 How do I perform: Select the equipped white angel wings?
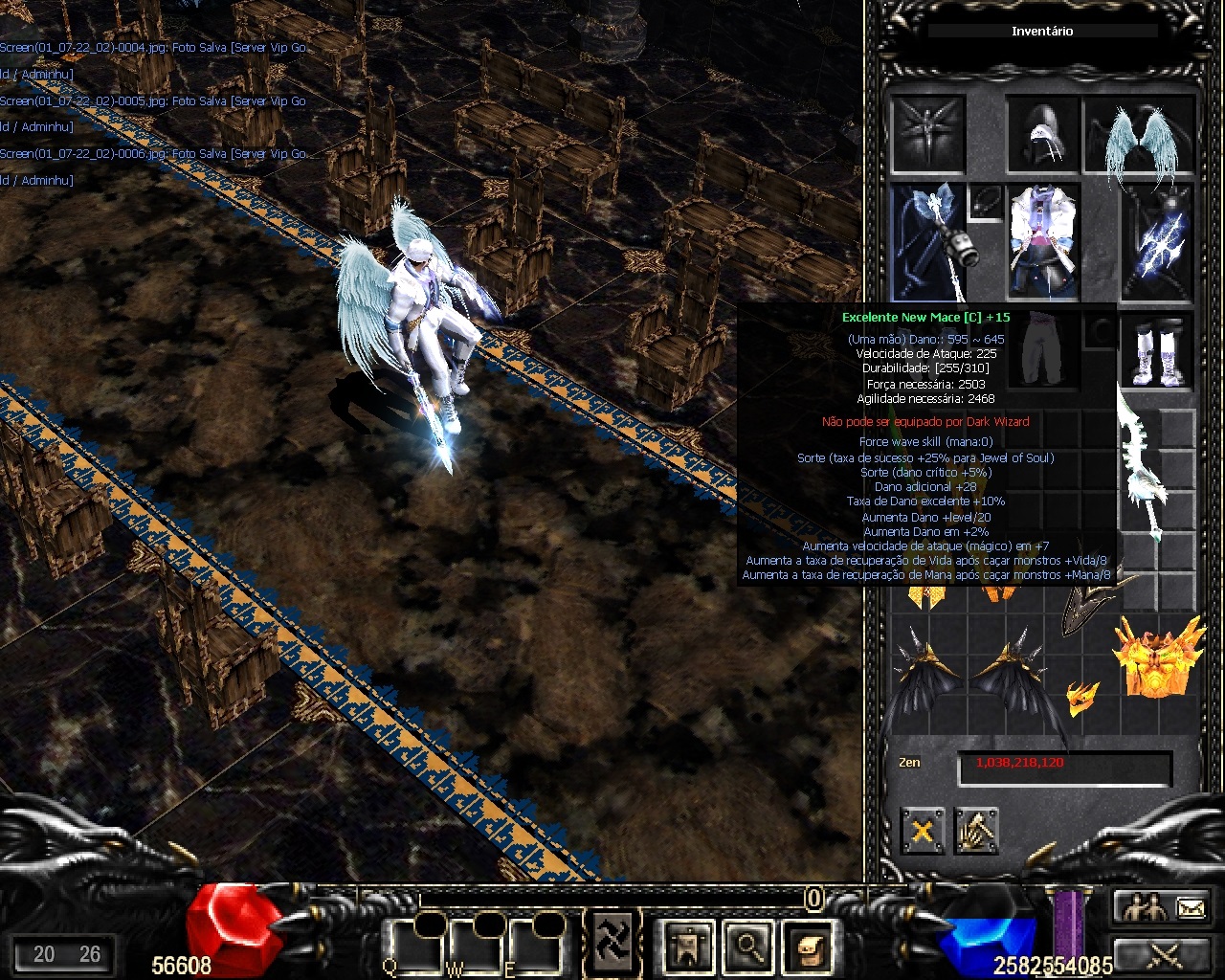click(1140, 136)
